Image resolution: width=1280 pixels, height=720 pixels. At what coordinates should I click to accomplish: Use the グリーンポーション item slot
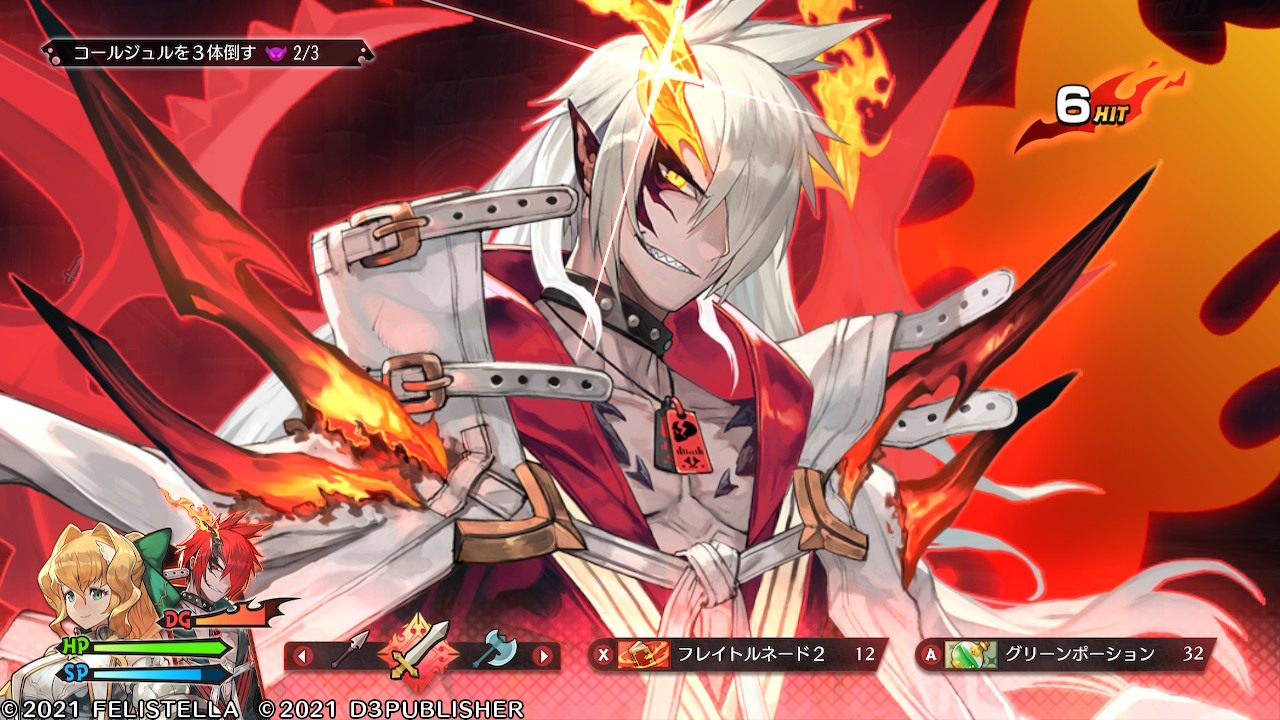coord(1066,655)
